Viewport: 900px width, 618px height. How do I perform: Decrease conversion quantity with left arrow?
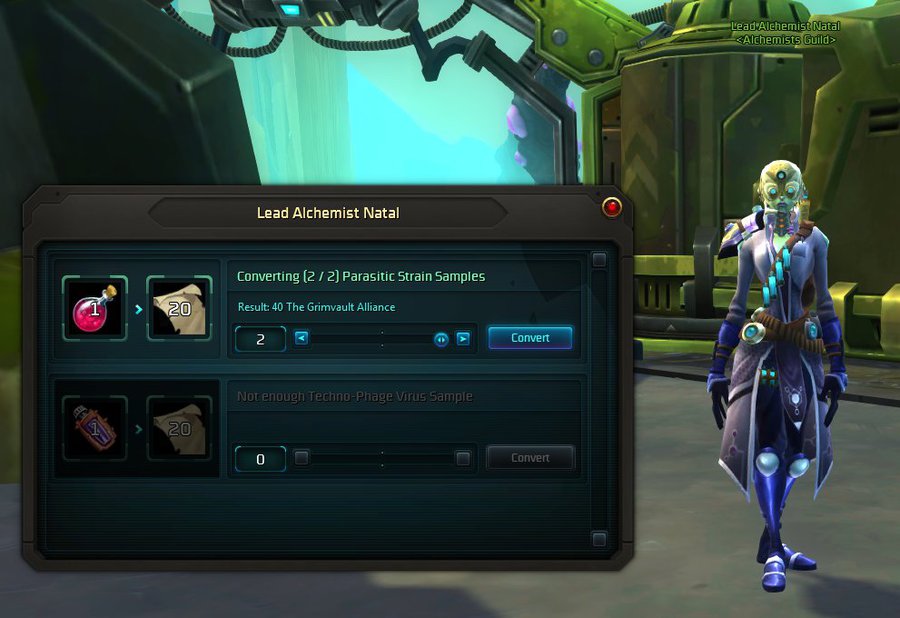coord(301,338)
